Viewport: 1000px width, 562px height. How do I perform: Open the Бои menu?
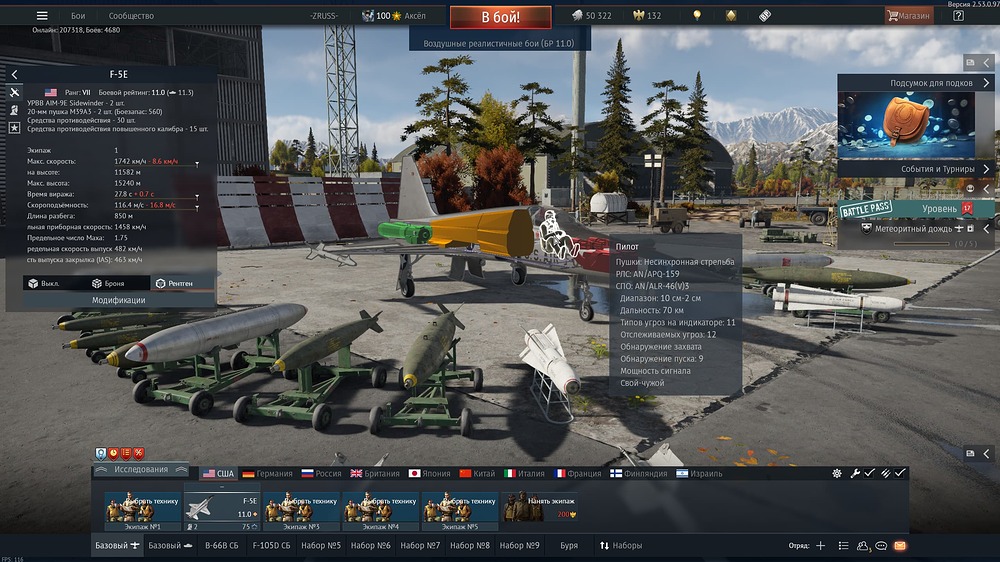coord(78,16)
